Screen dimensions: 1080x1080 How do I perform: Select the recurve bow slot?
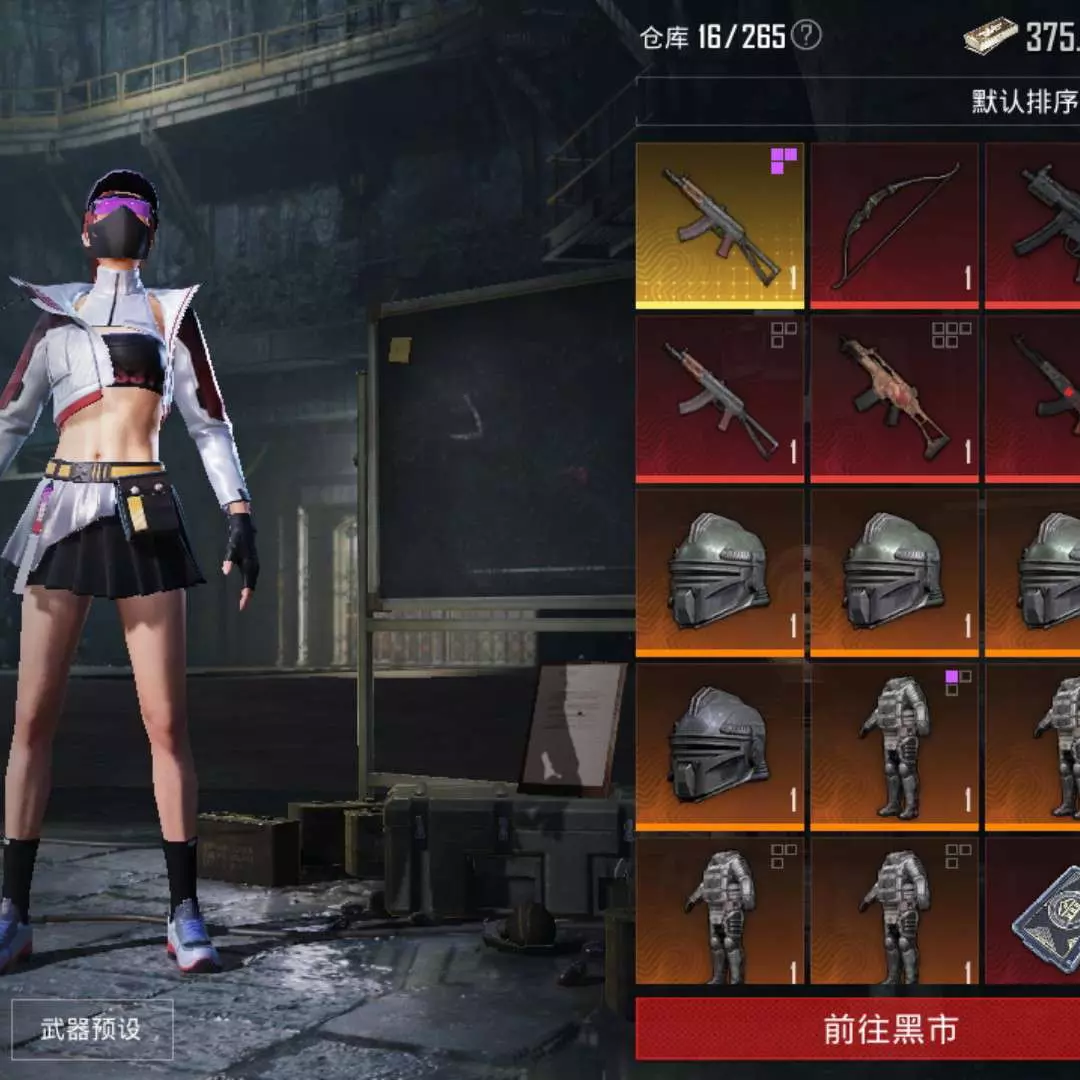pos(894,226)
